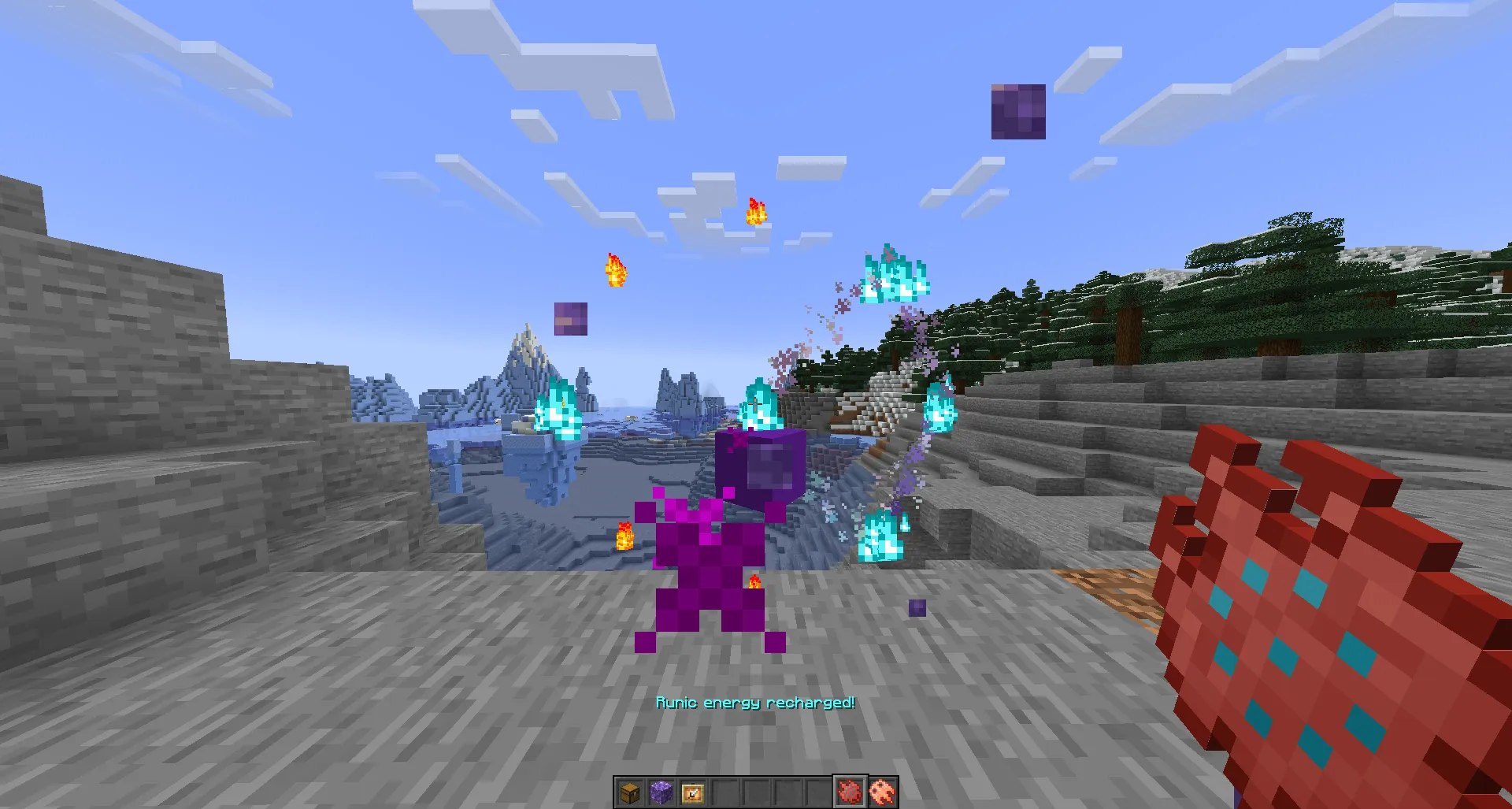Click the small purple cube left of center
Viewport: 1512px width, 809px height.
(x=569, y=318)
